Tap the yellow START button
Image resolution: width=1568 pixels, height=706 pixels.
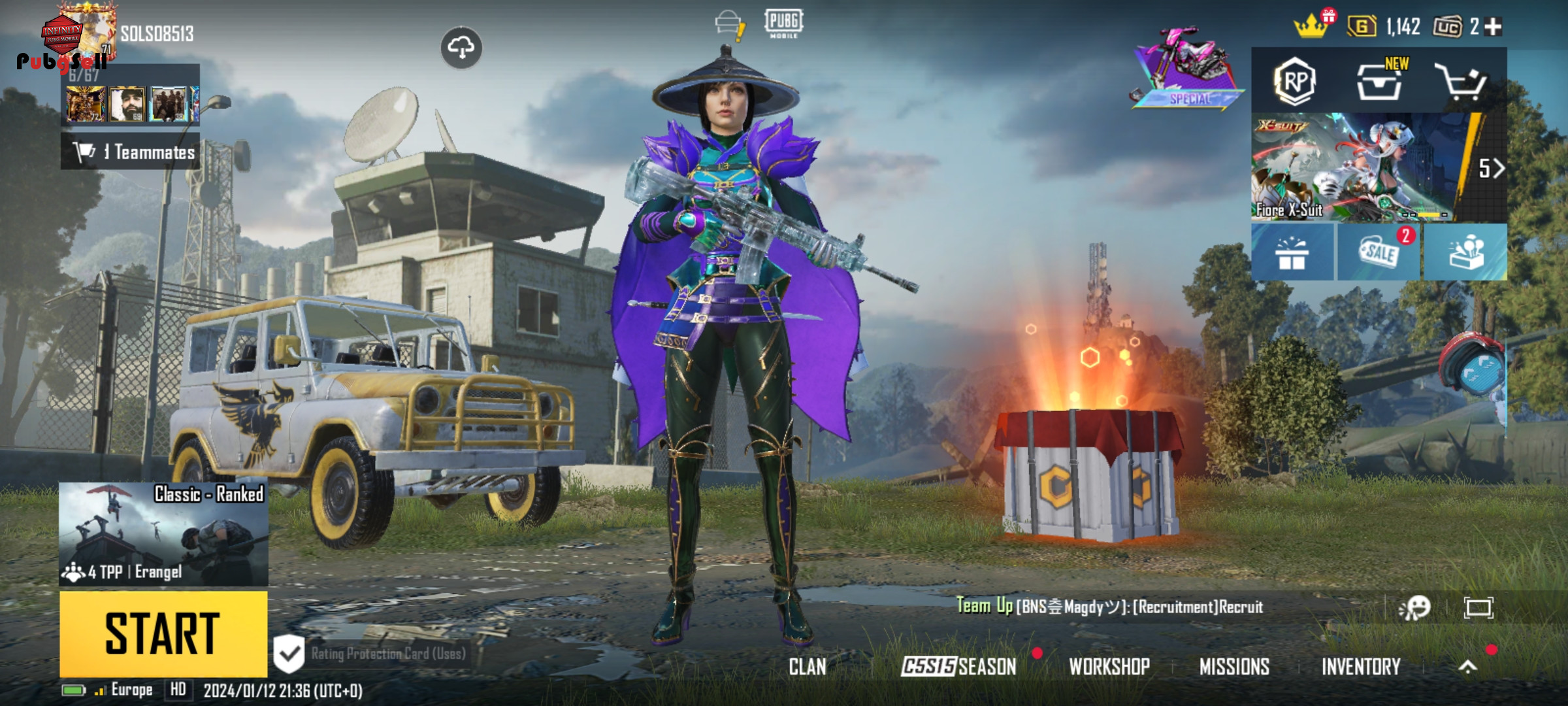point(163,633)
